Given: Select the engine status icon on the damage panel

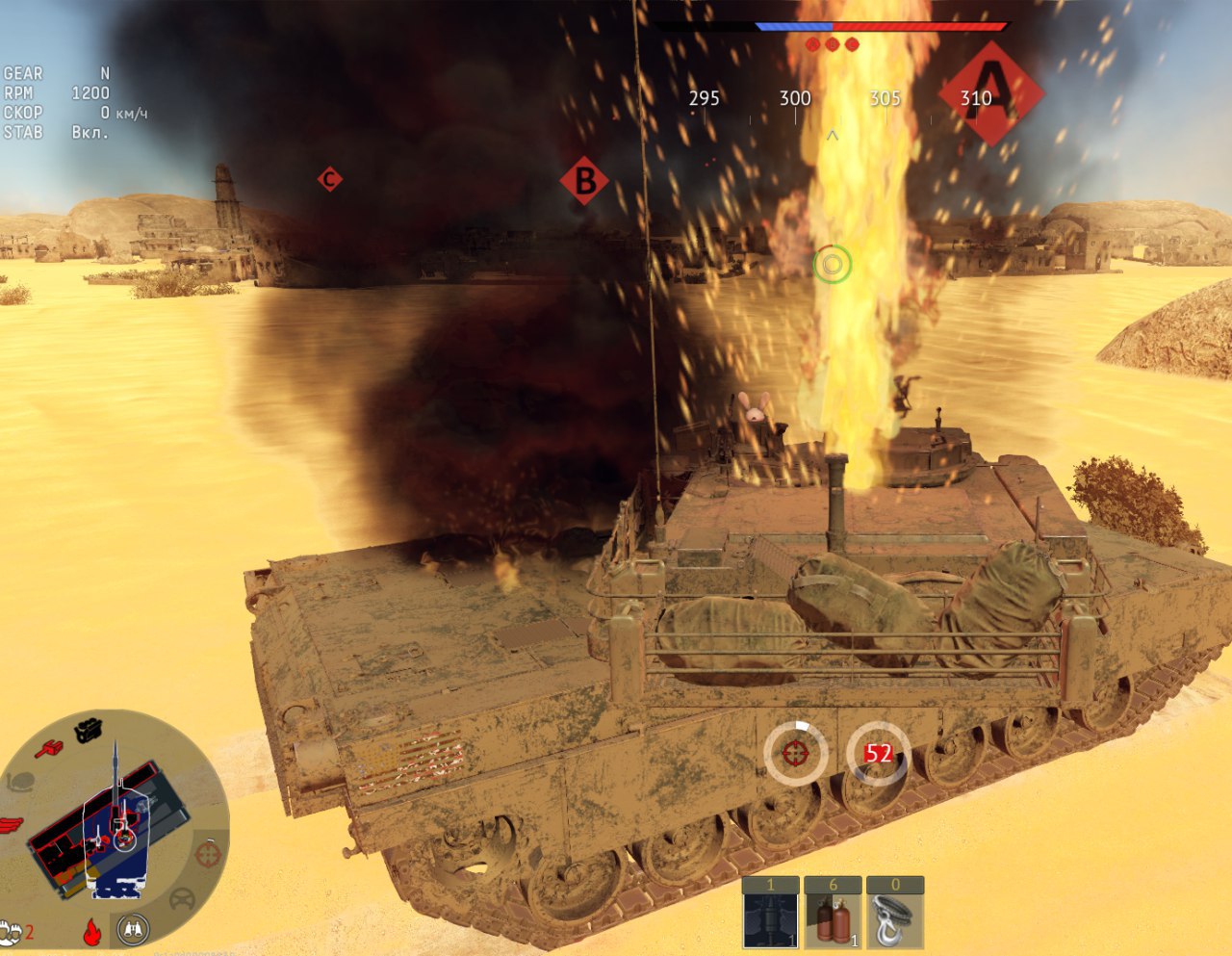Looking at the screenshot, I should click(x=89, y=730).
